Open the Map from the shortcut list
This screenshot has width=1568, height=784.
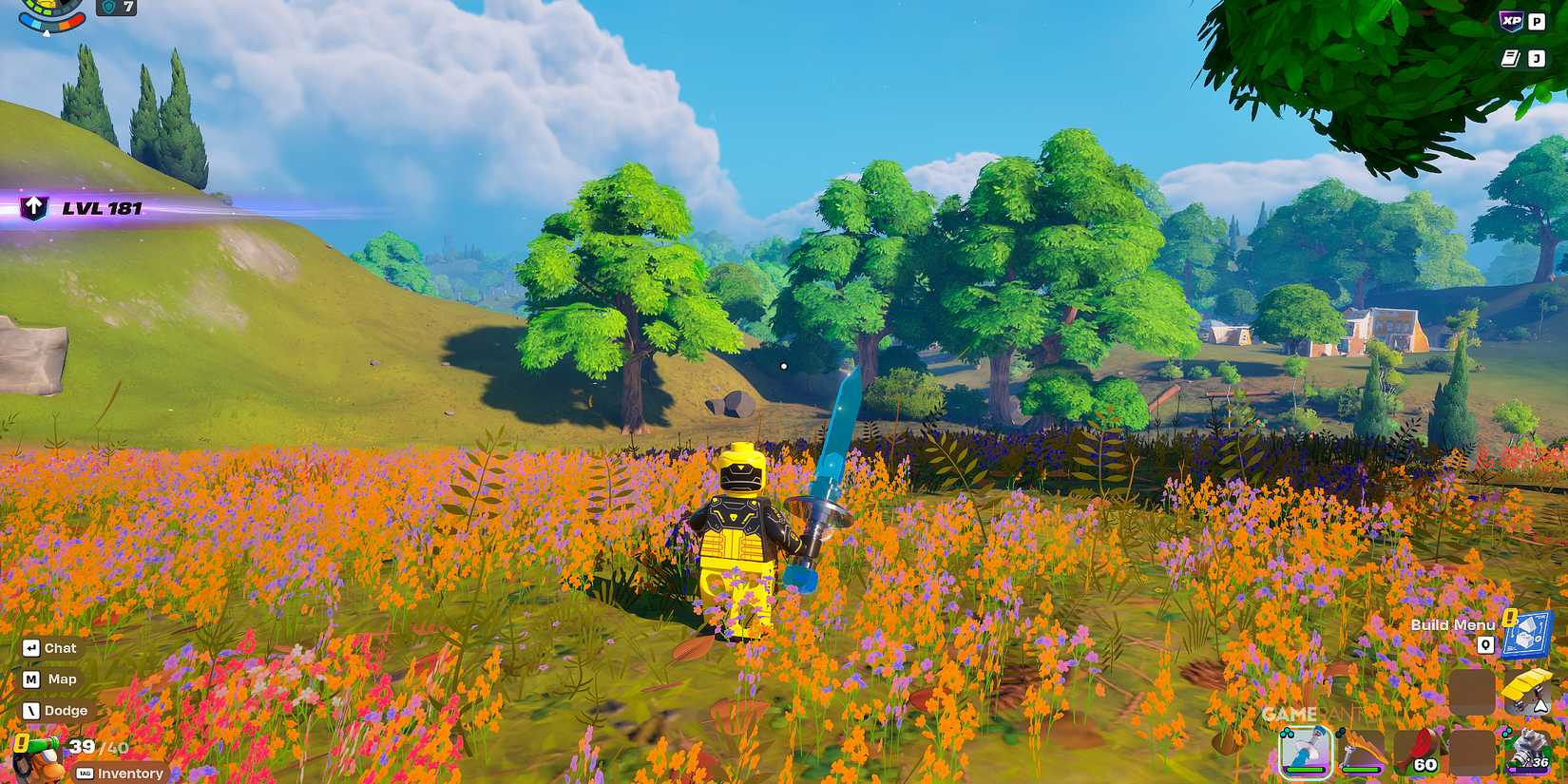tap(48, 679)
